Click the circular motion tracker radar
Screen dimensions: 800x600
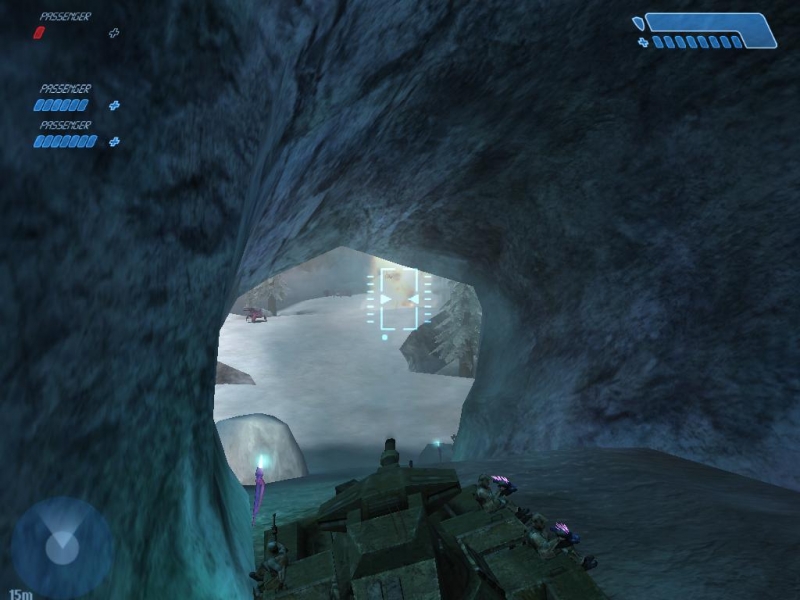(x=62, y=548)
